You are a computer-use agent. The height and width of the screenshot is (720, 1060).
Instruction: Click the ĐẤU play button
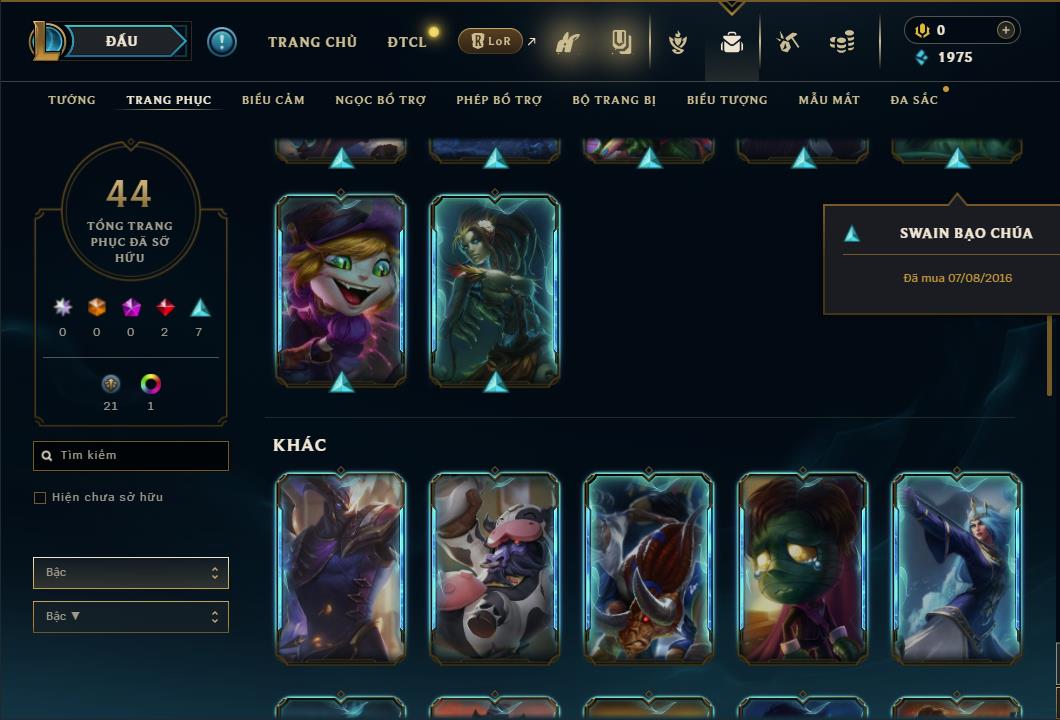coord(122,41)
